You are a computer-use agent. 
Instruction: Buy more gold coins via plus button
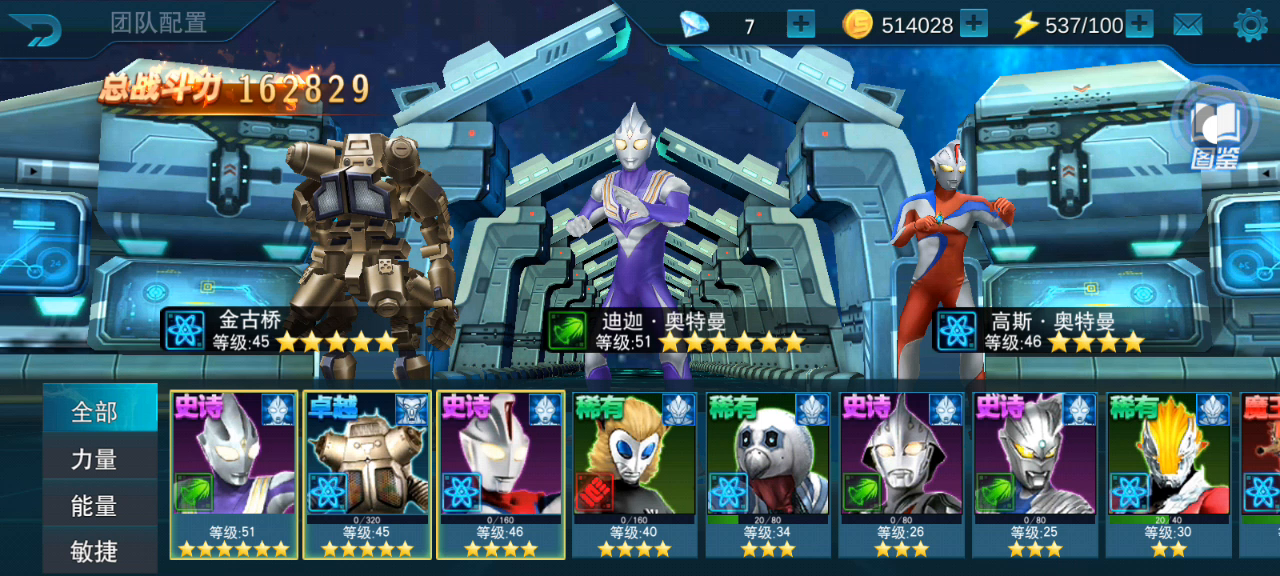973,24
